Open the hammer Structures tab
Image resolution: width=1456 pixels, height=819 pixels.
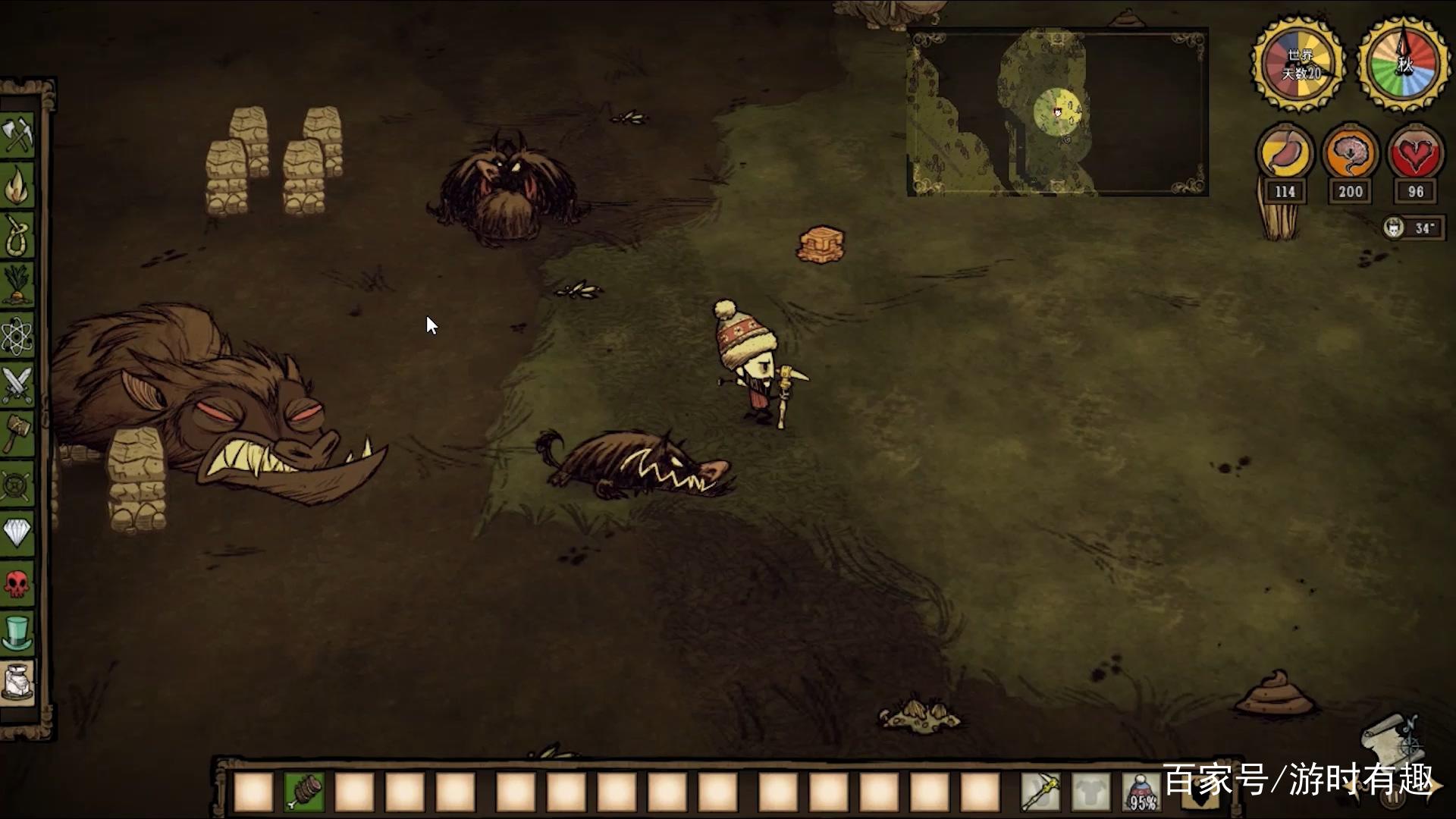(17, 434)
